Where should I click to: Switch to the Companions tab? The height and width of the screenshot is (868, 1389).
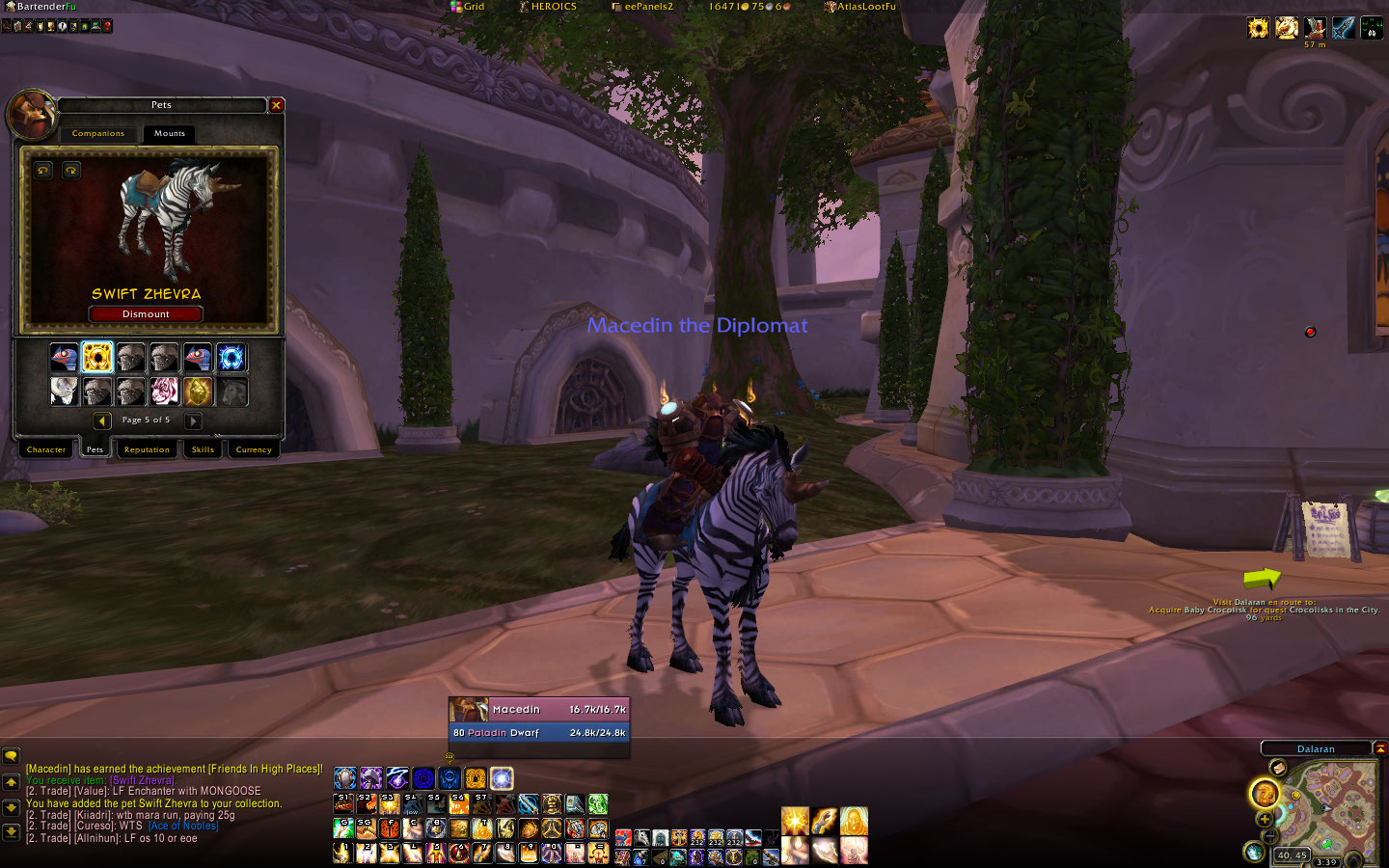click(x=98, y=134)
